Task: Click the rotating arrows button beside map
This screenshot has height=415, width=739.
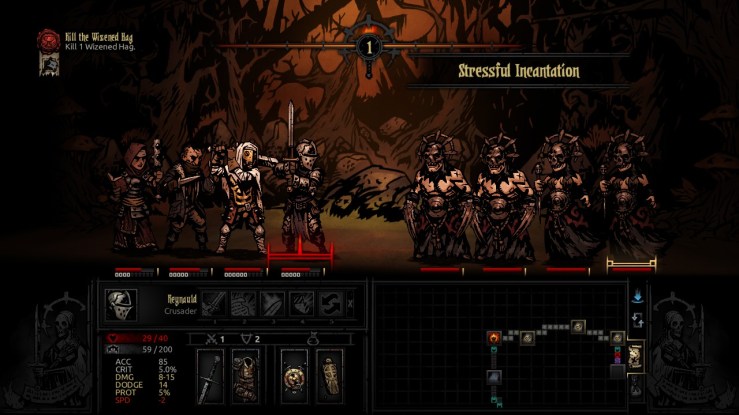Action: click(636, 321)
